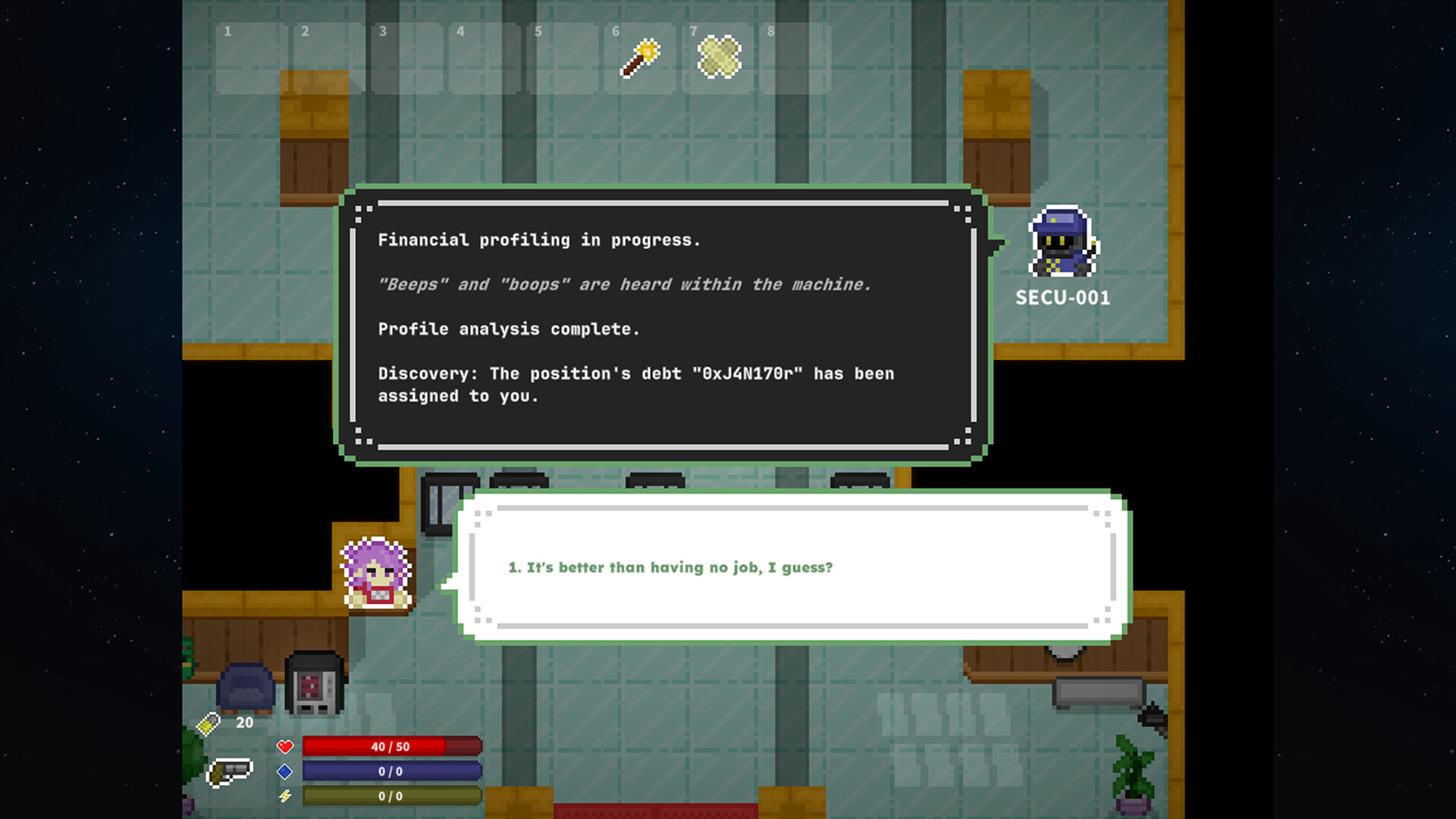Click the lightning bolt energy icon
1456x819 pixels.
[x=285, y=796]
